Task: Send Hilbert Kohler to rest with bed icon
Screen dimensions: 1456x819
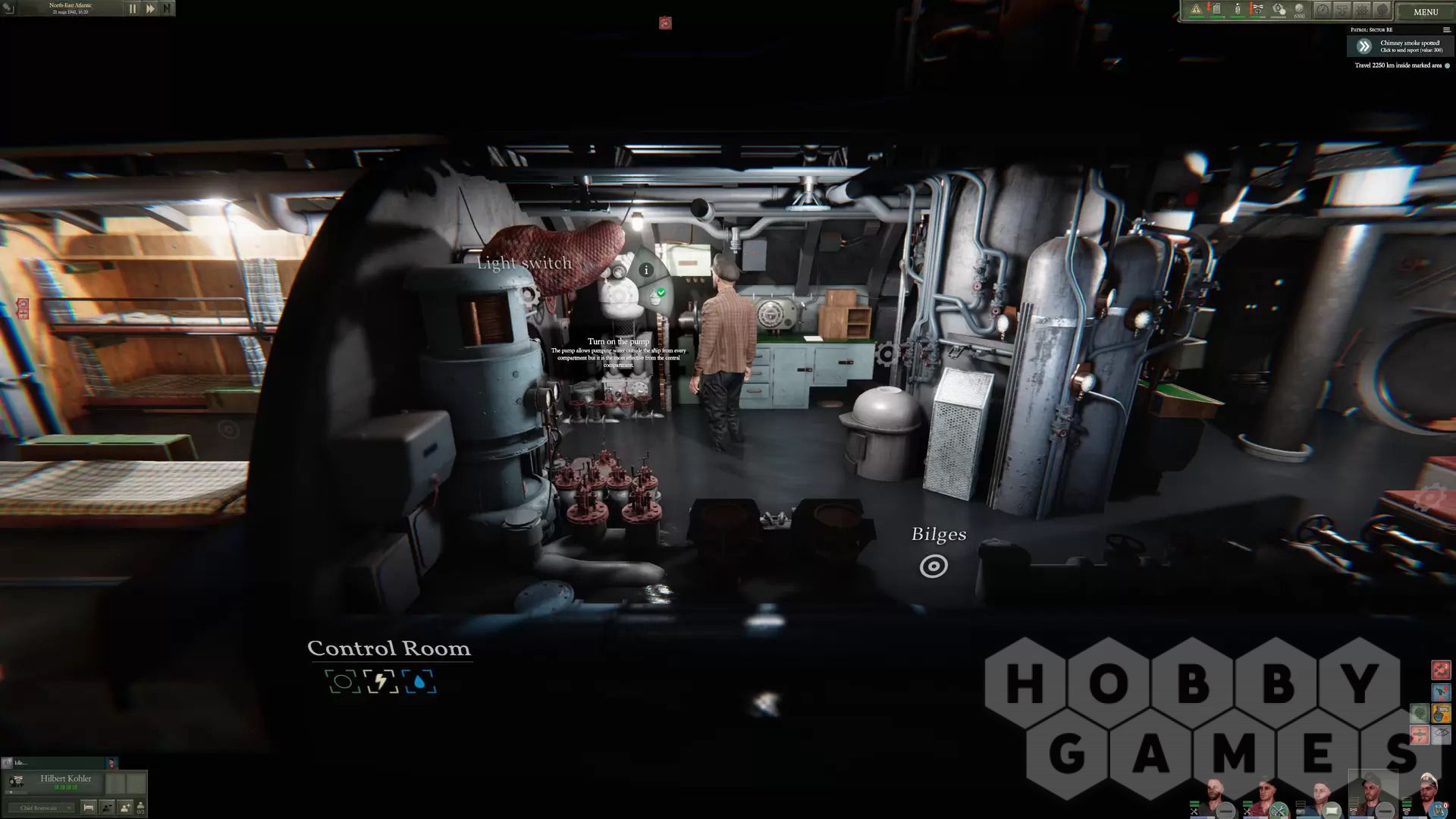Action: tap(88, 808)
